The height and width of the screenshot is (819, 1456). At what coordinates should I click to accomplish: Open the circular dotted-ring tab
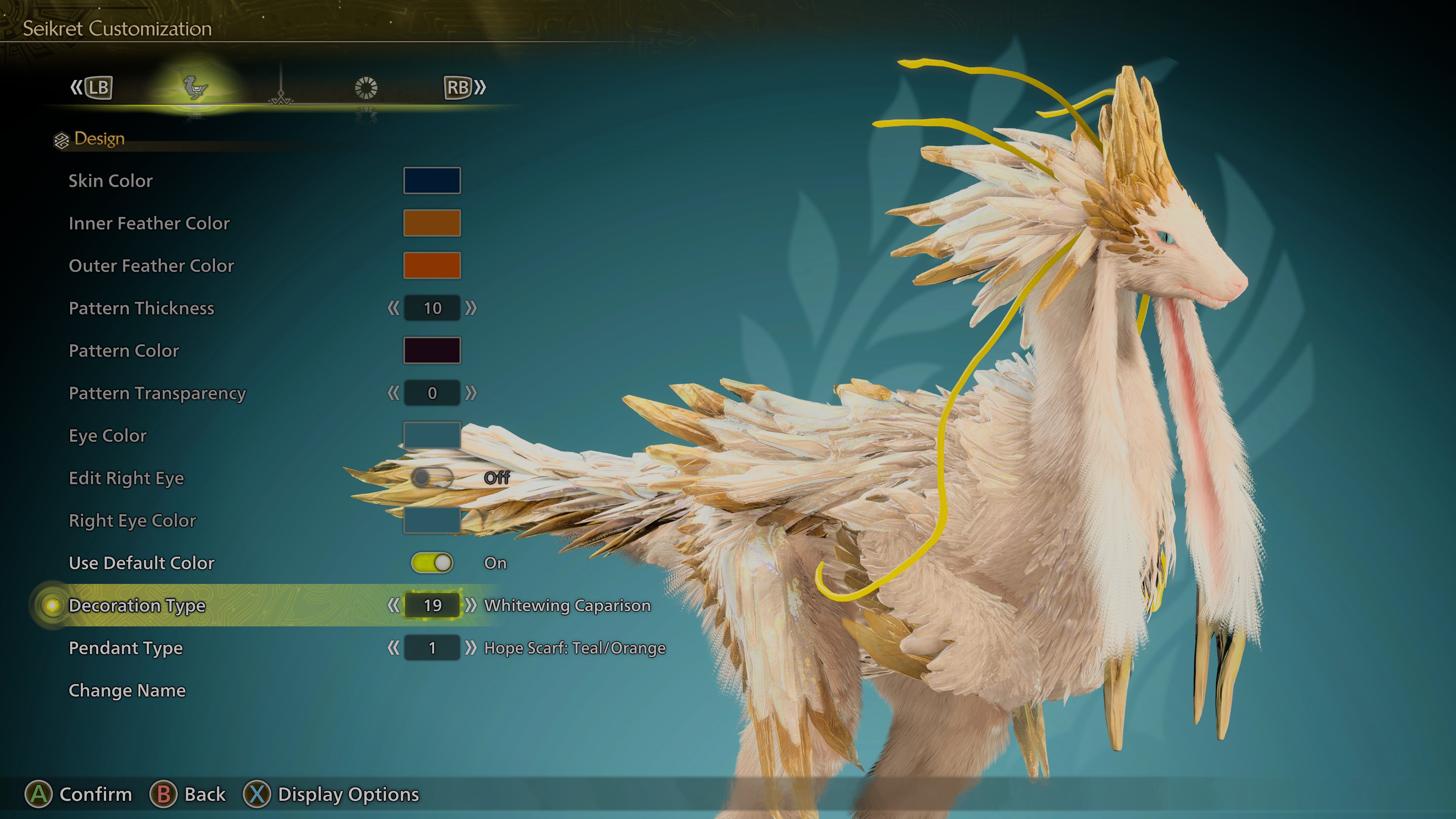[x=366, y=88]
